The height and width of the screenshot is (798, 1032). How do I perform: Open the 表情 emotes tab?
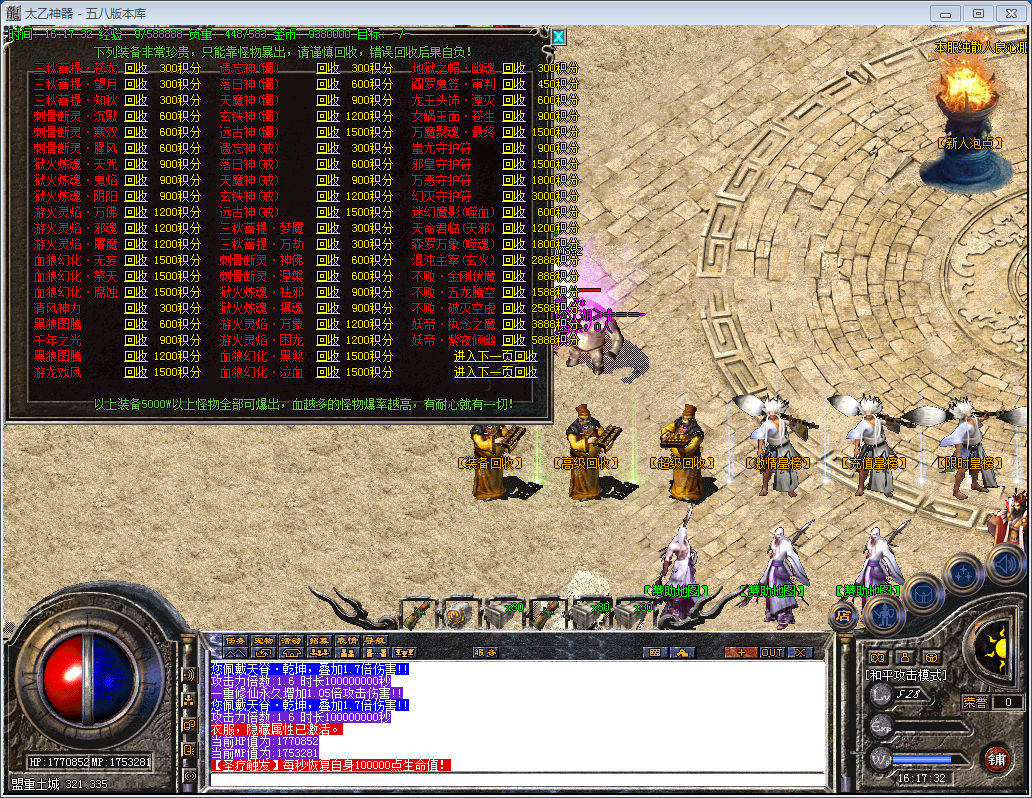tap(347, 641)
